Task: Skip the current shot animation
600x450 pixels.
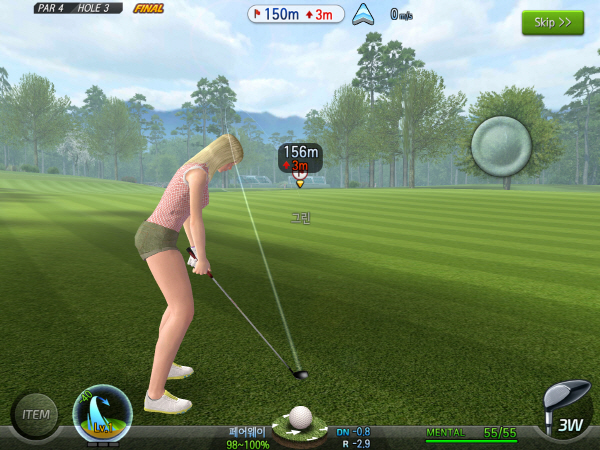Action: pos(552,23)
